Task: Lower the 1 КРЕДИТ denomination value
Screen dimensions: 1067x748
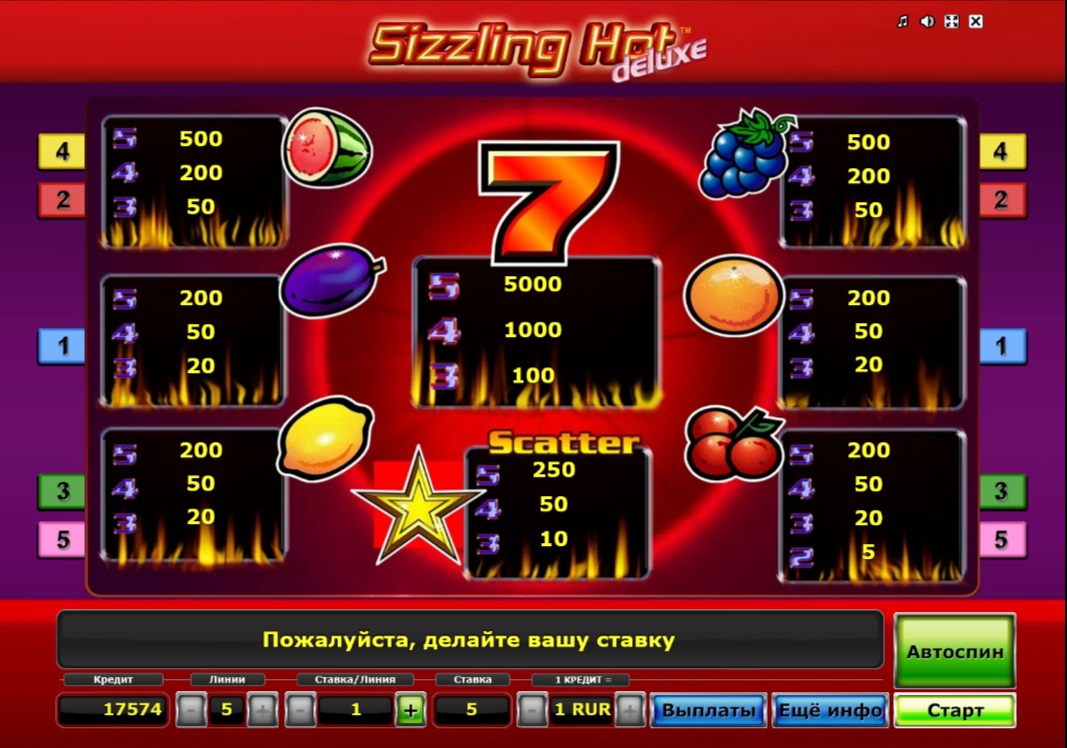Action: click(532, 711)
